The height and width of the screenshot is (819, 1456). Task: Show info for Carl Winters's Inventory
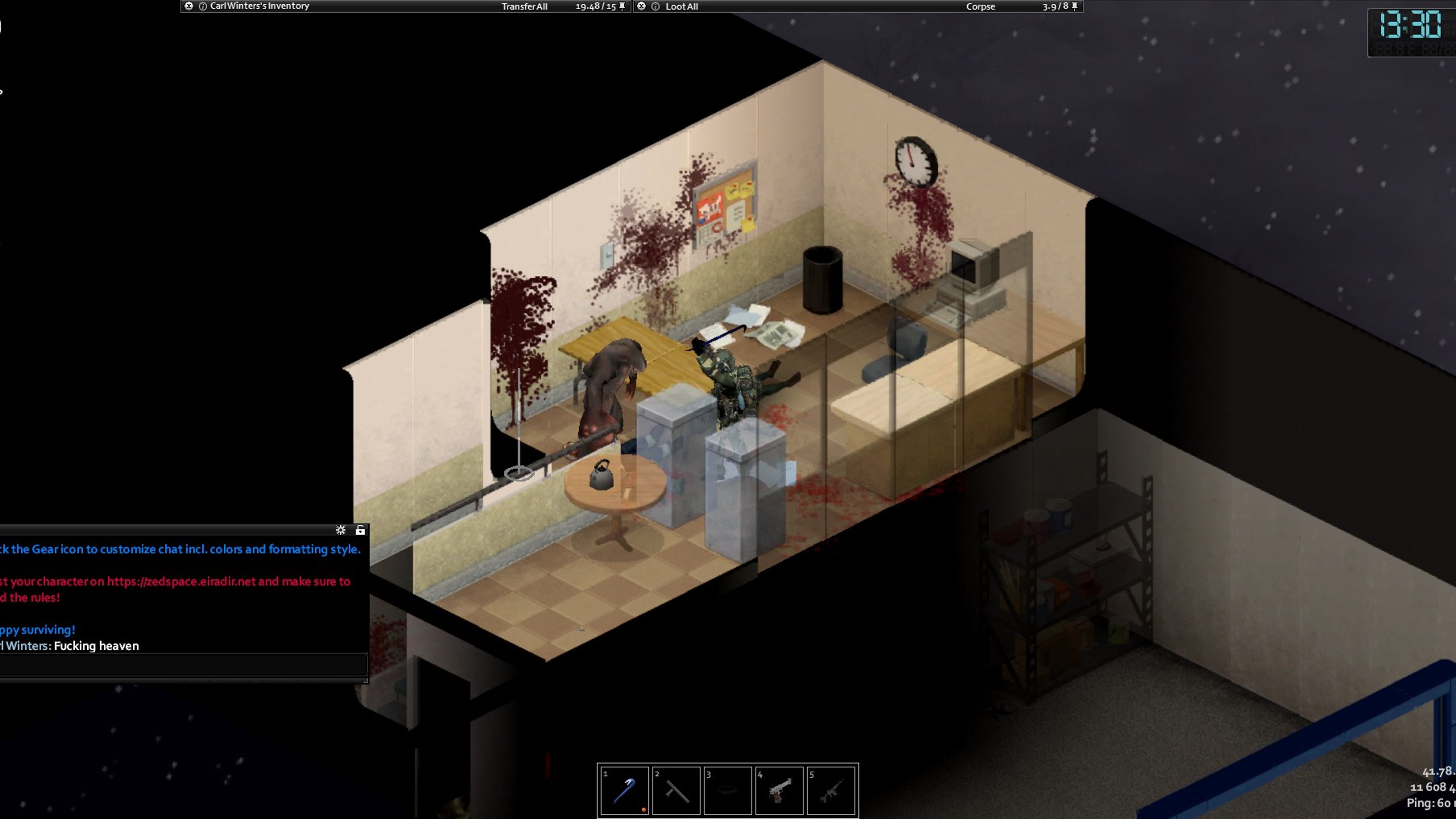[202, 6]
